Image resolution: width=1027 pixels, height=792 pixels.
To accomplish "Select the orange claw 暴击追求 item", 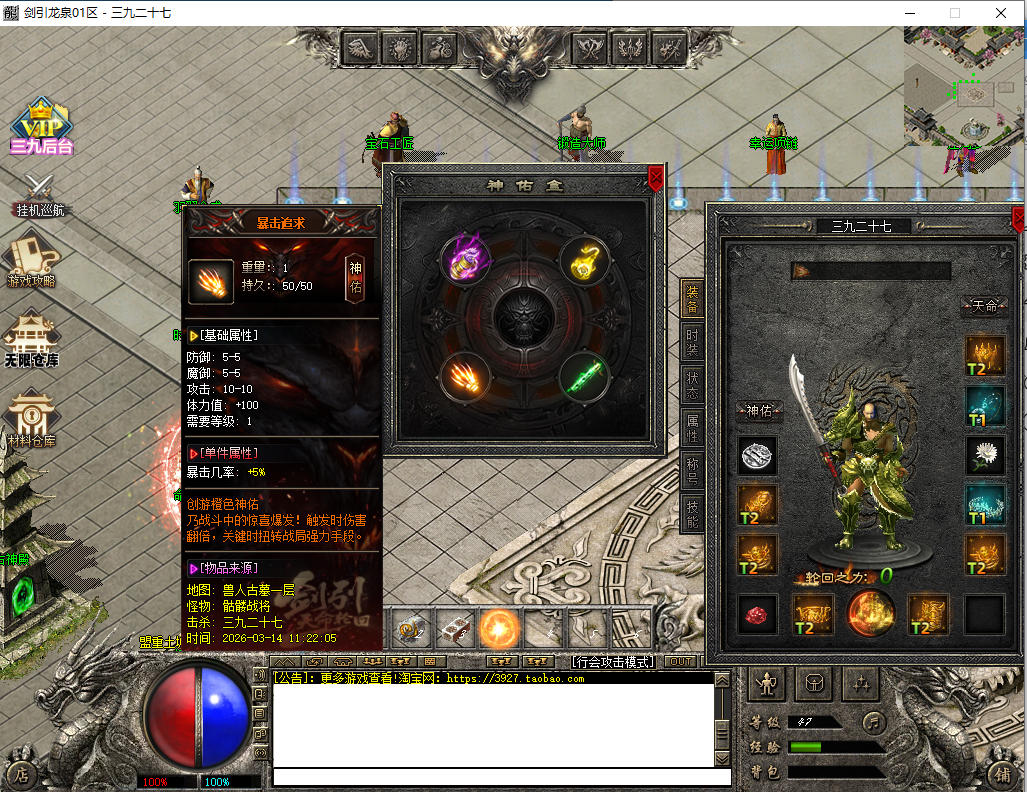I will [466, 377].
